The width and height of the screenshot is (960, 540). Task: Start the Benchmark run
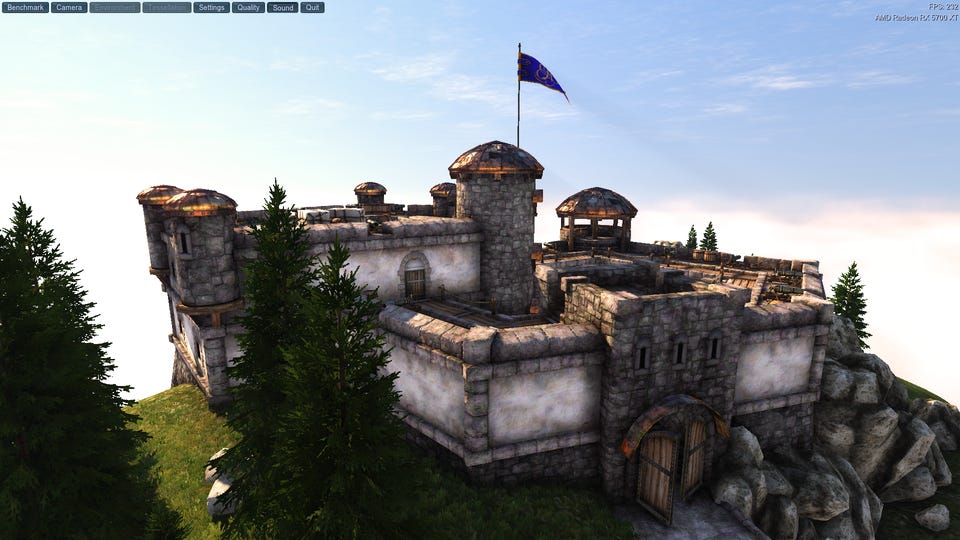point(25,7)
